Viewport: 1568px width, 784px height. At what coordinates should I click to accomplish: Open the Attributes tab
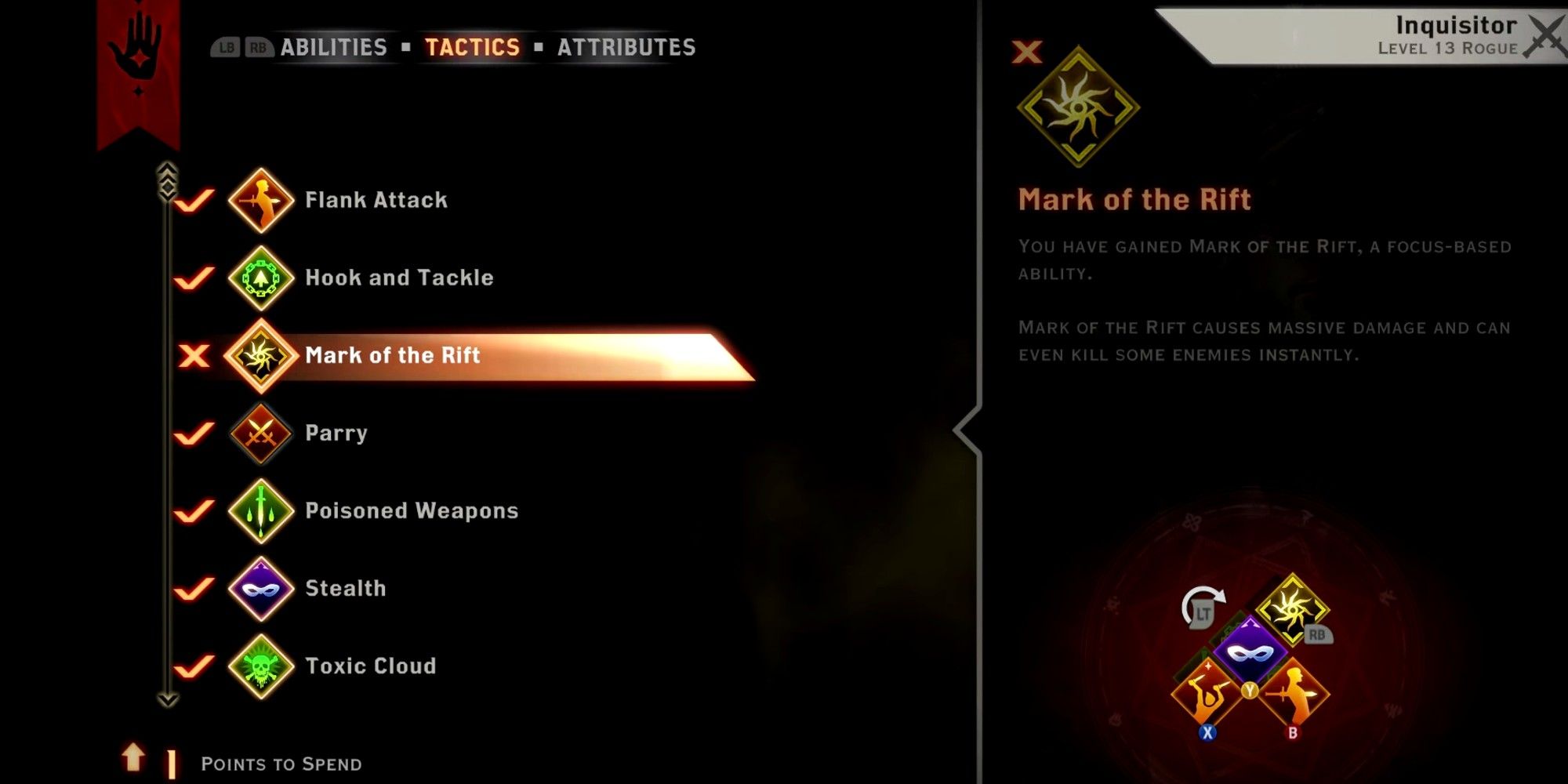click(625, 47)
